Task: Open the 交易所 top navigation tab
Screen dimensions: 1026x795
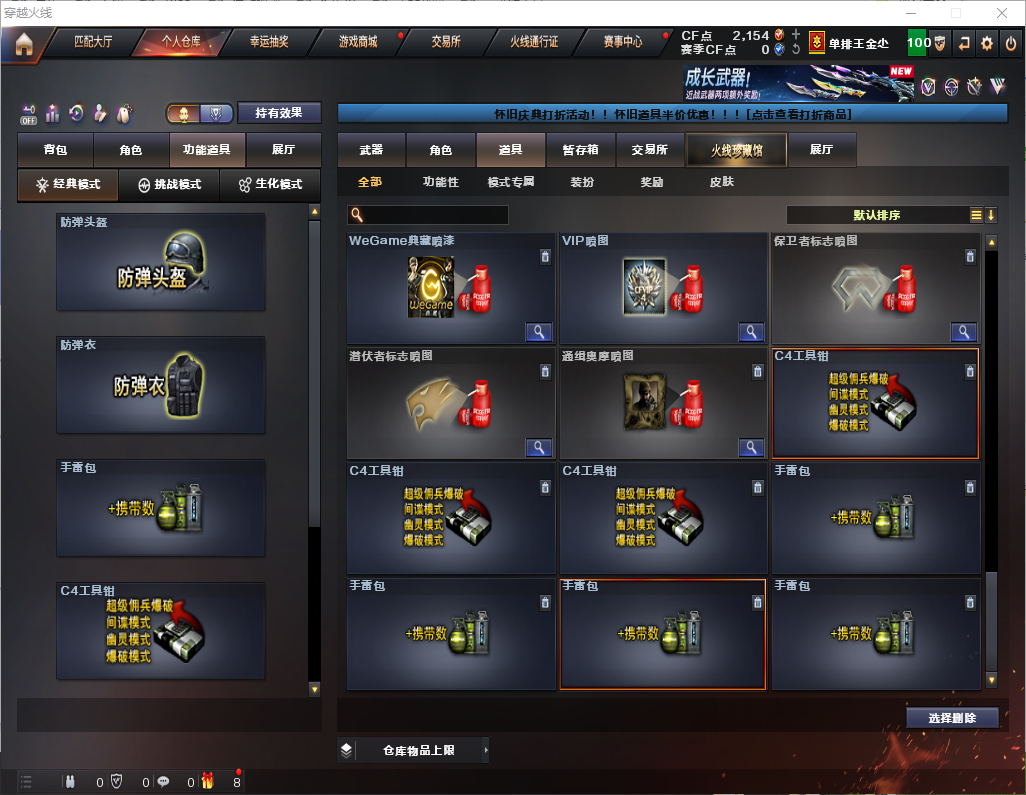Action: [x=446, y=42]
